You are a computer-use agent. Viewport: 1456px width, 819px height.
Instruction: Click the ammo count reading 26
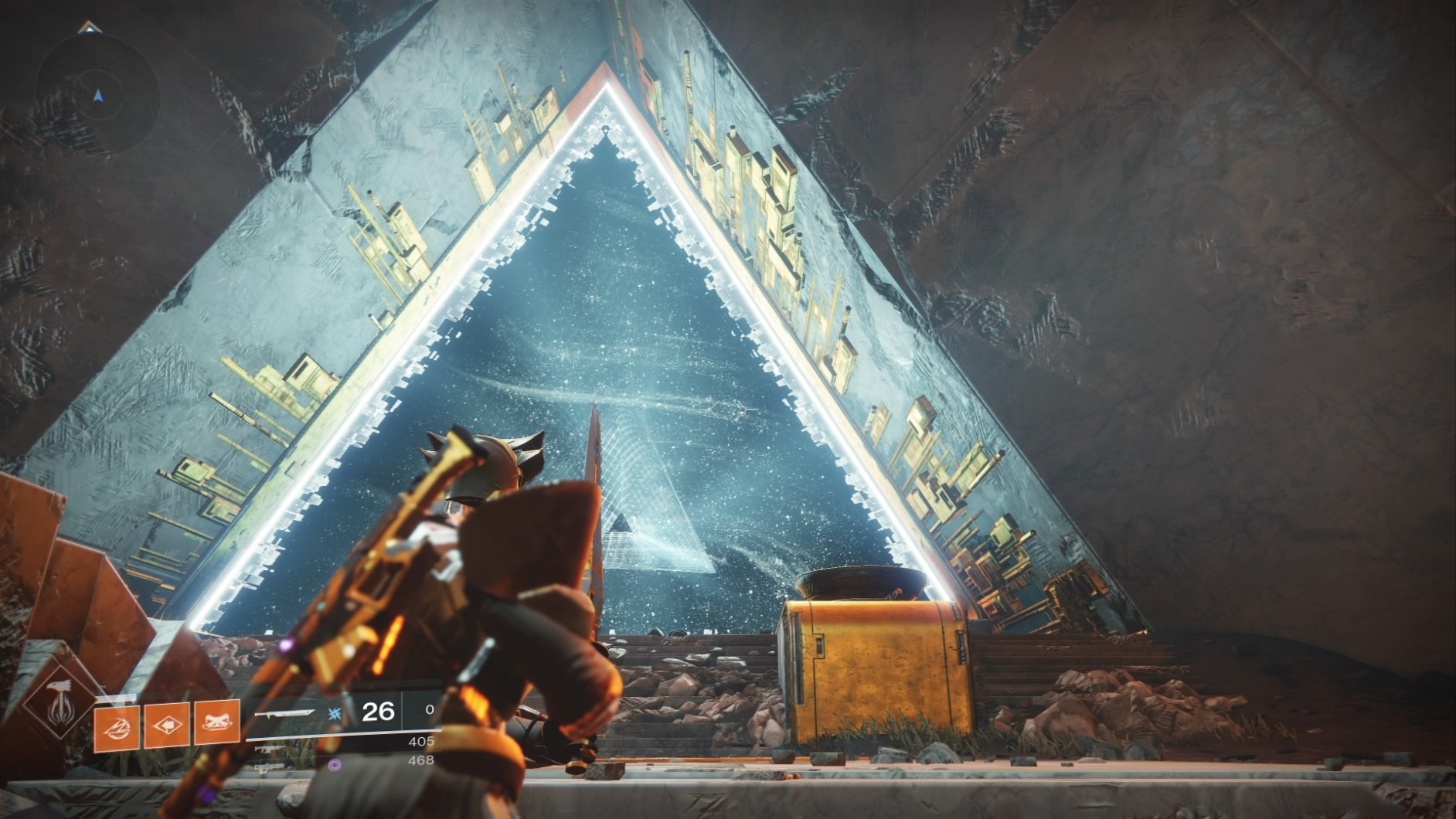pyautogui.click(x=376, y=712)
